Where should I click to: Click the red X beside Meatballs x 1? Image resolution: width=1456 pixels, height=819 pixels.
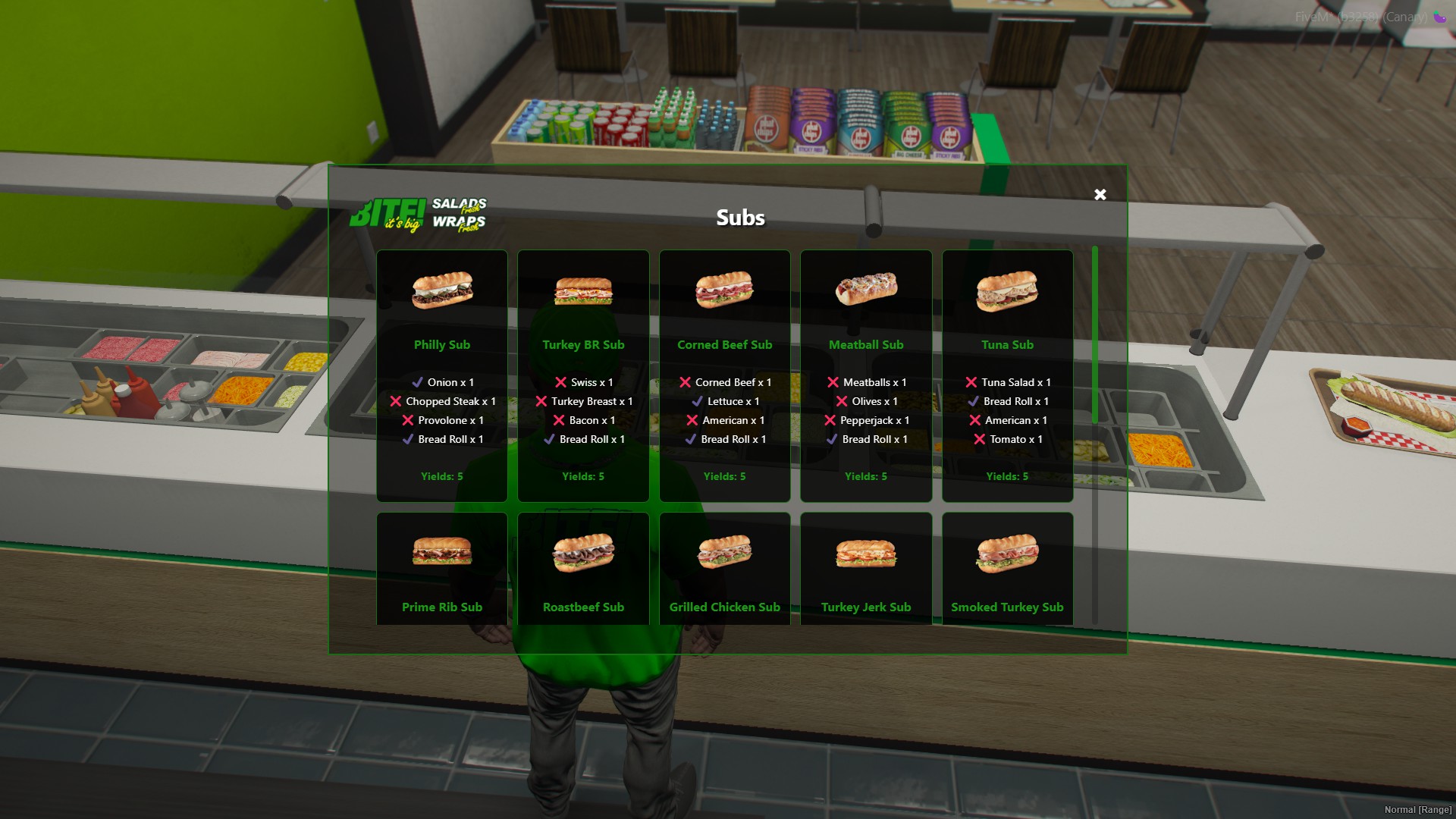coord(833,382)
